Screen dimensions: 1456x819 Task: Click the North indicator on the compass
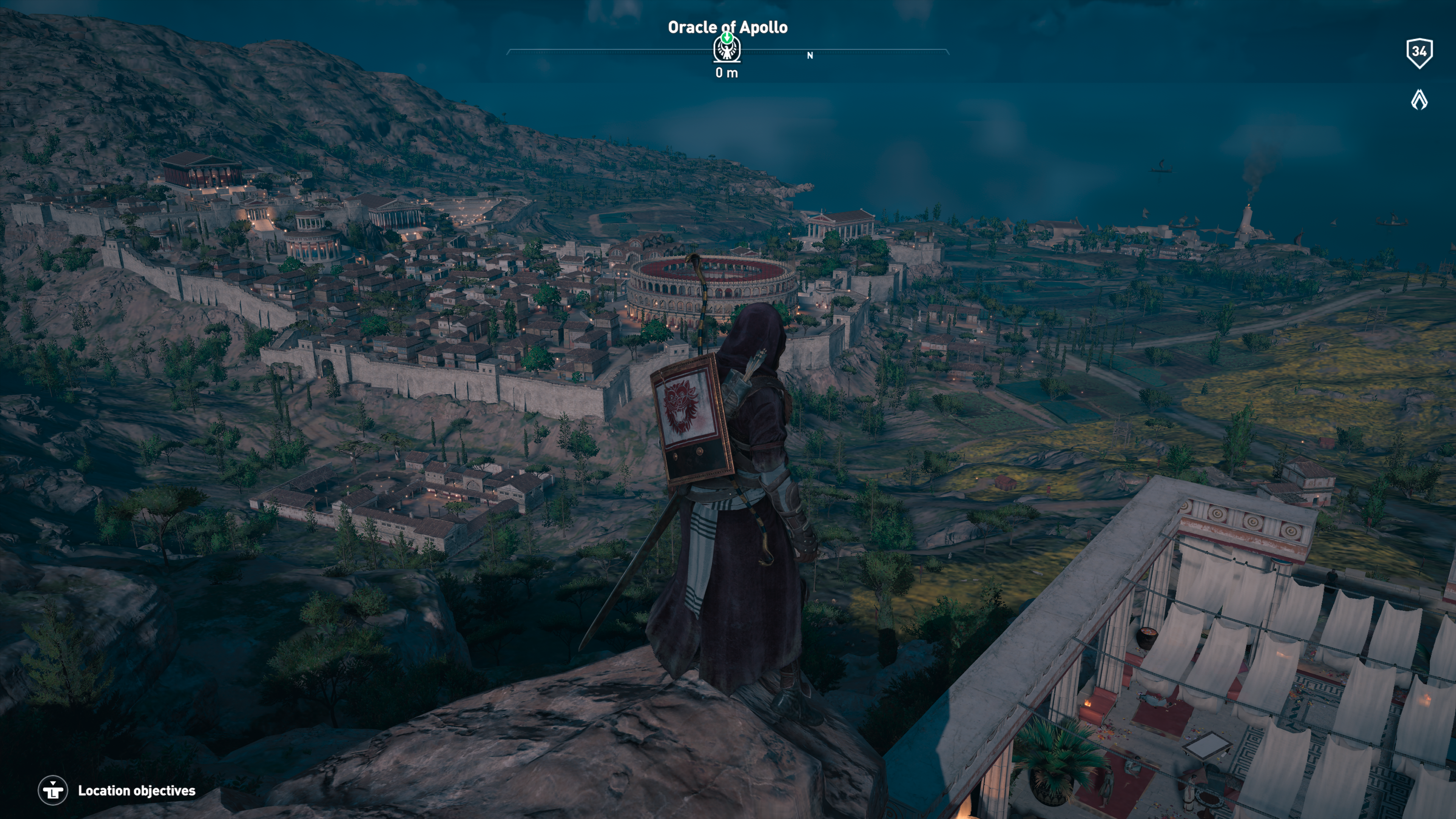point(810,55)
